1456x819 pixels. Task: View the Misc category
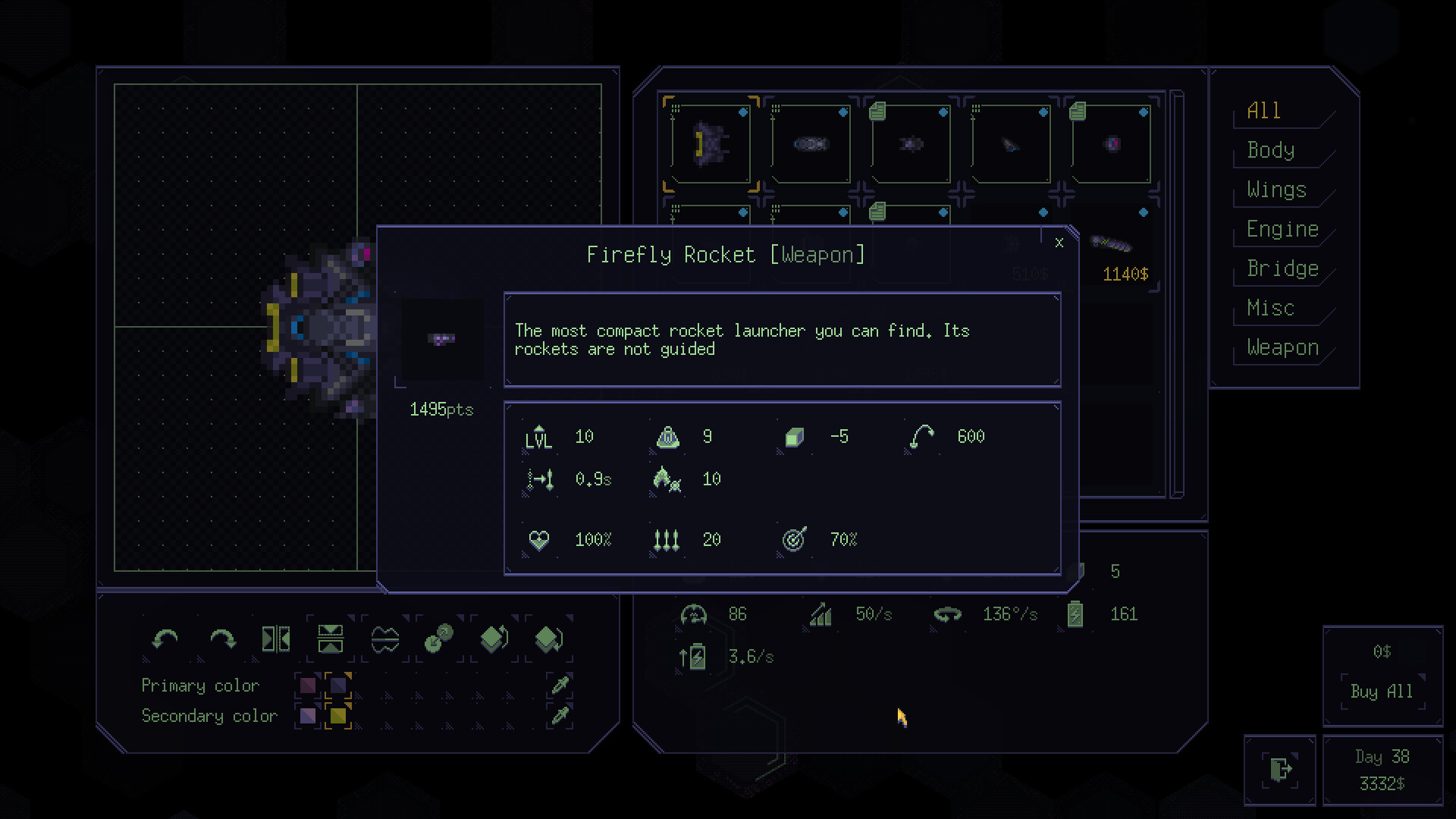pyautogui.click(x=1270, y=308)
